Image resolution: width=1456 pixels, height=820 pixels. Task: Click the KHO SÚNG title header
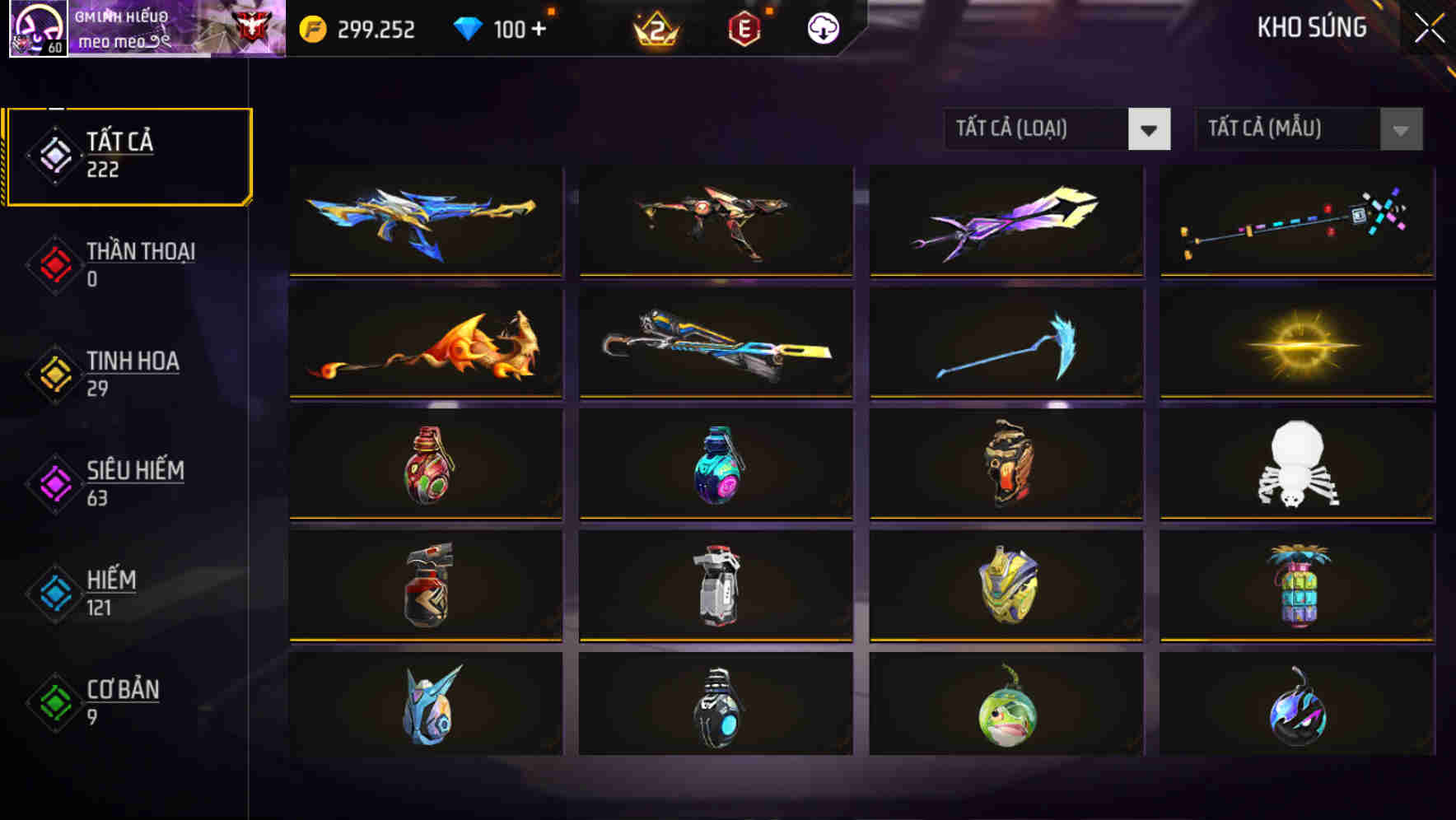click(1312, 27)
